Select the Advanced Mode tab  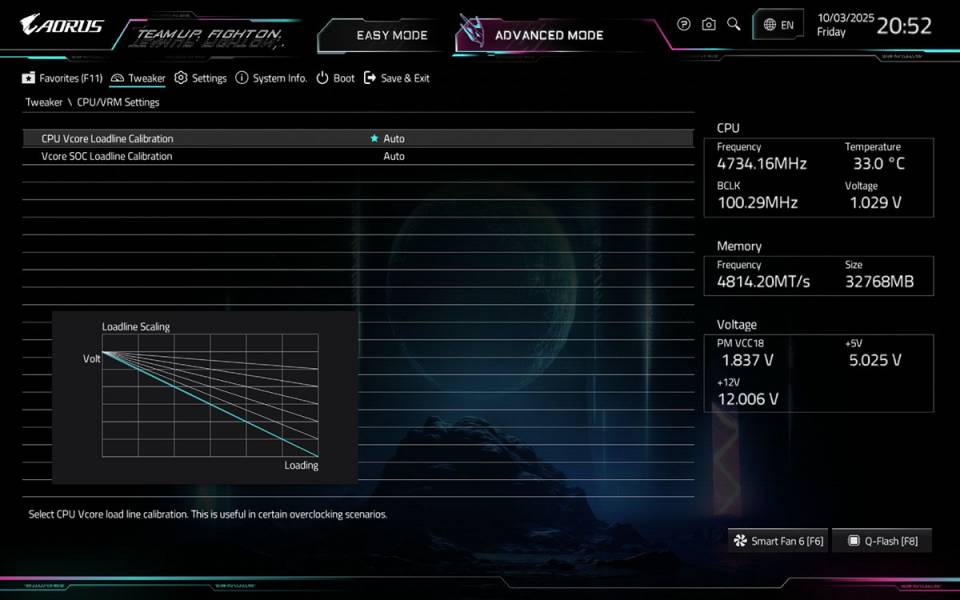549,35
